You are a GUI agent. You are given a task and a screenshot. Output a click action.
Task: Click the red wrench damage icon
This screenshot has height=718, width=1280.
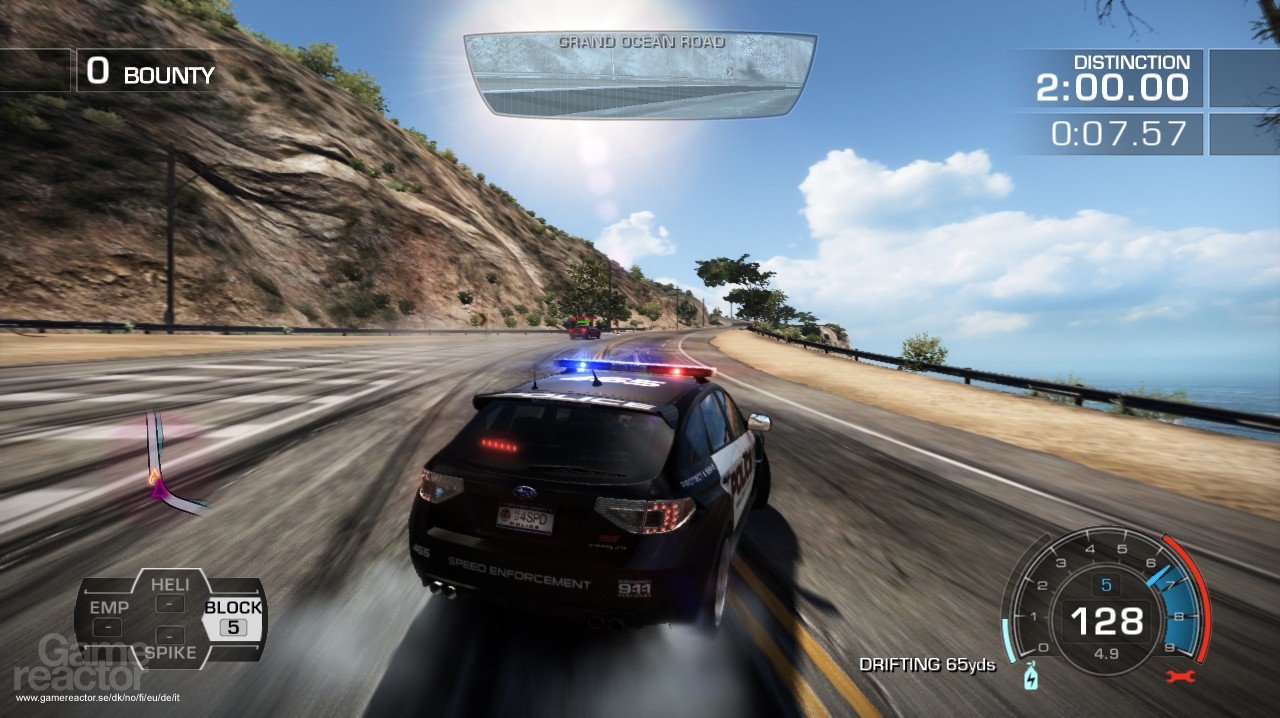1182,677
